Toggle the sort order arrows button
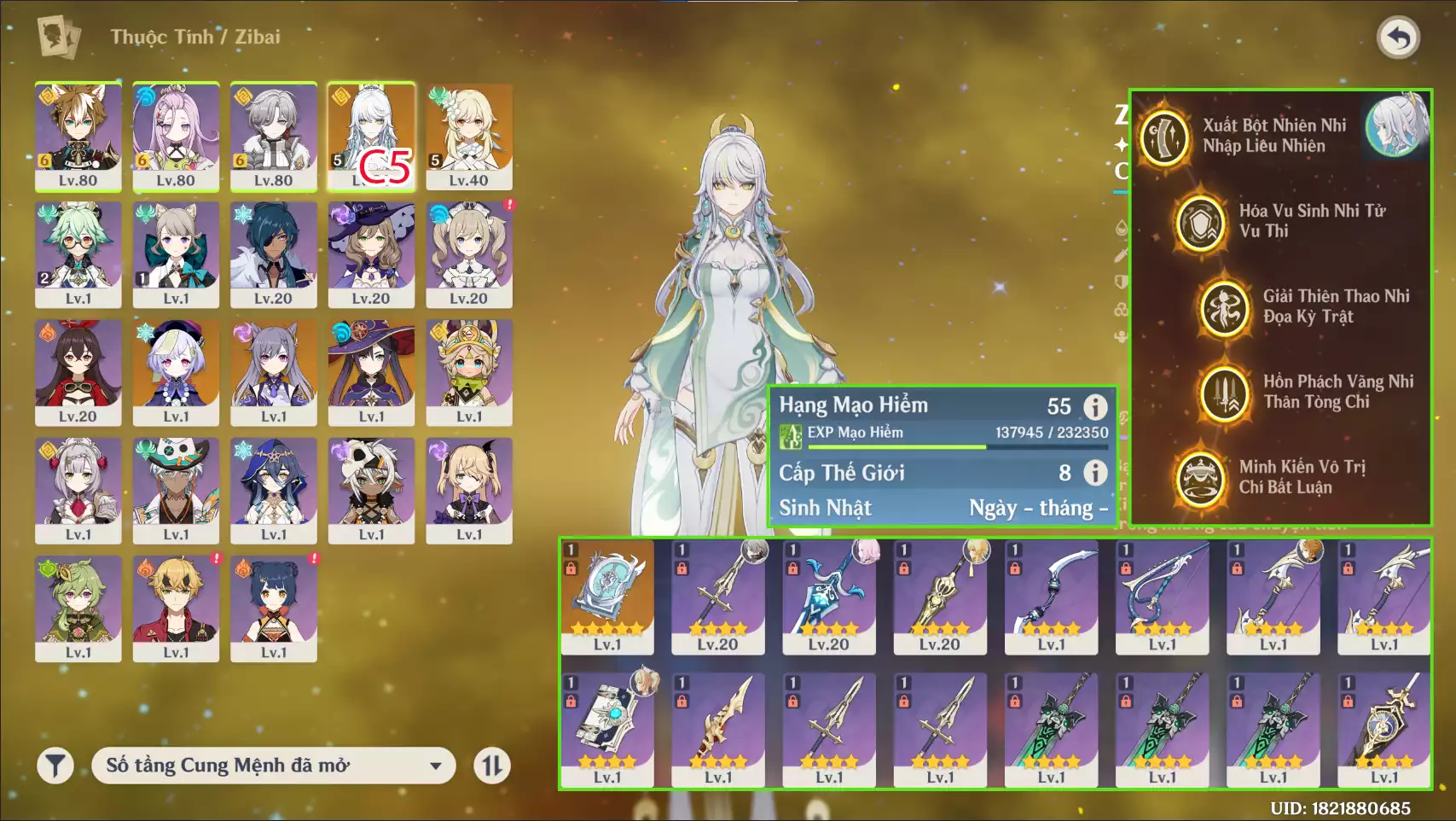 [x=492, y=766]
